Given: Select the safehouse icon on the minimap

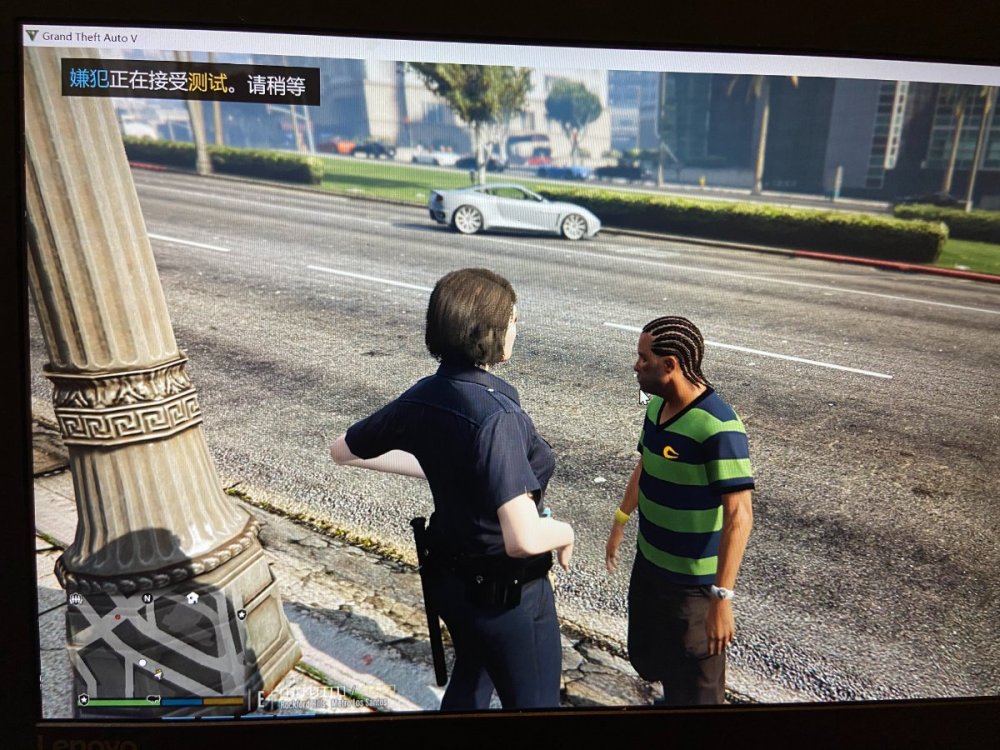Looking at the screenshot, I should [x=192, y=598].
